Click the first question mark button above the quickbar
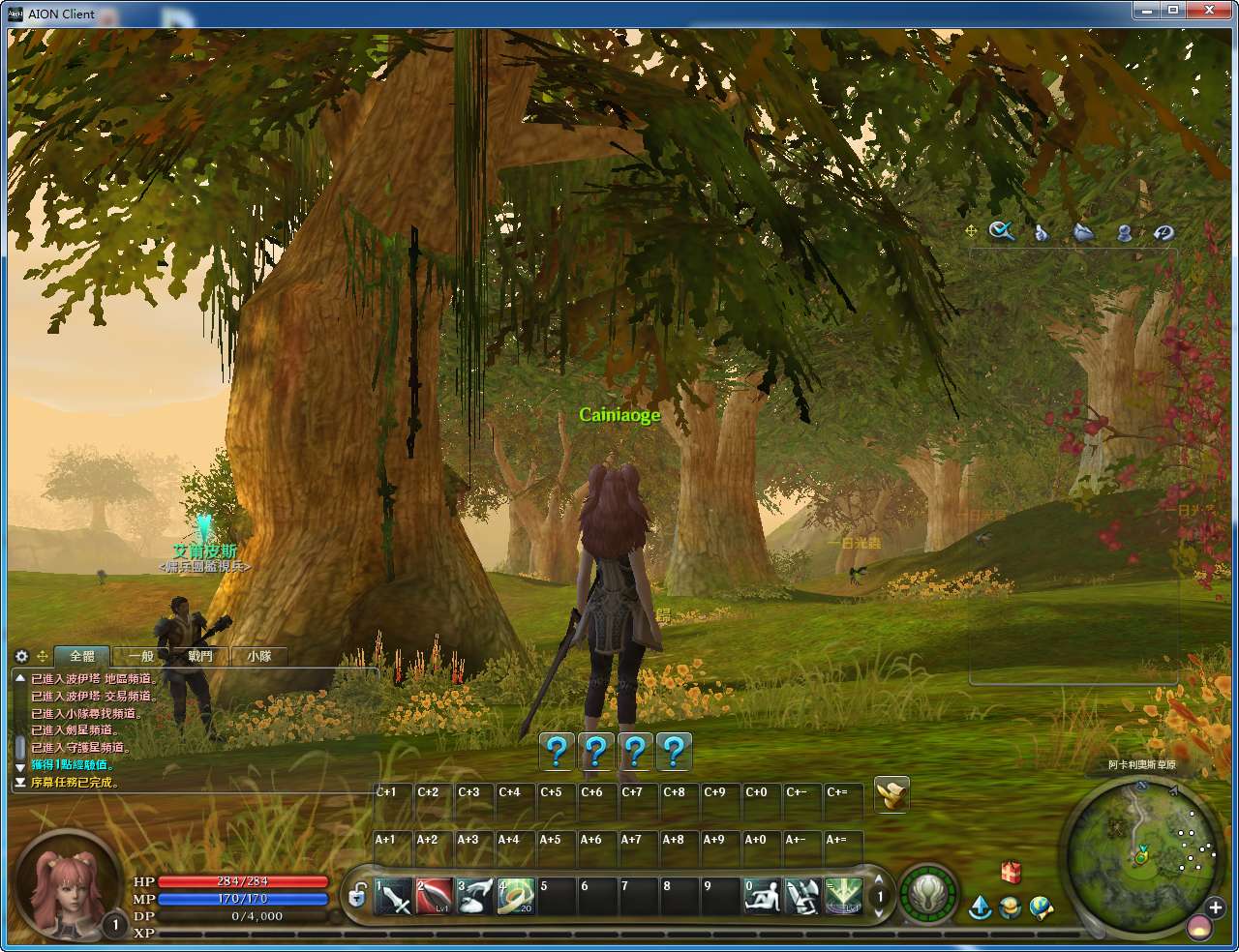The height and width of the screenshot is (952, 1239). (556, 751)
